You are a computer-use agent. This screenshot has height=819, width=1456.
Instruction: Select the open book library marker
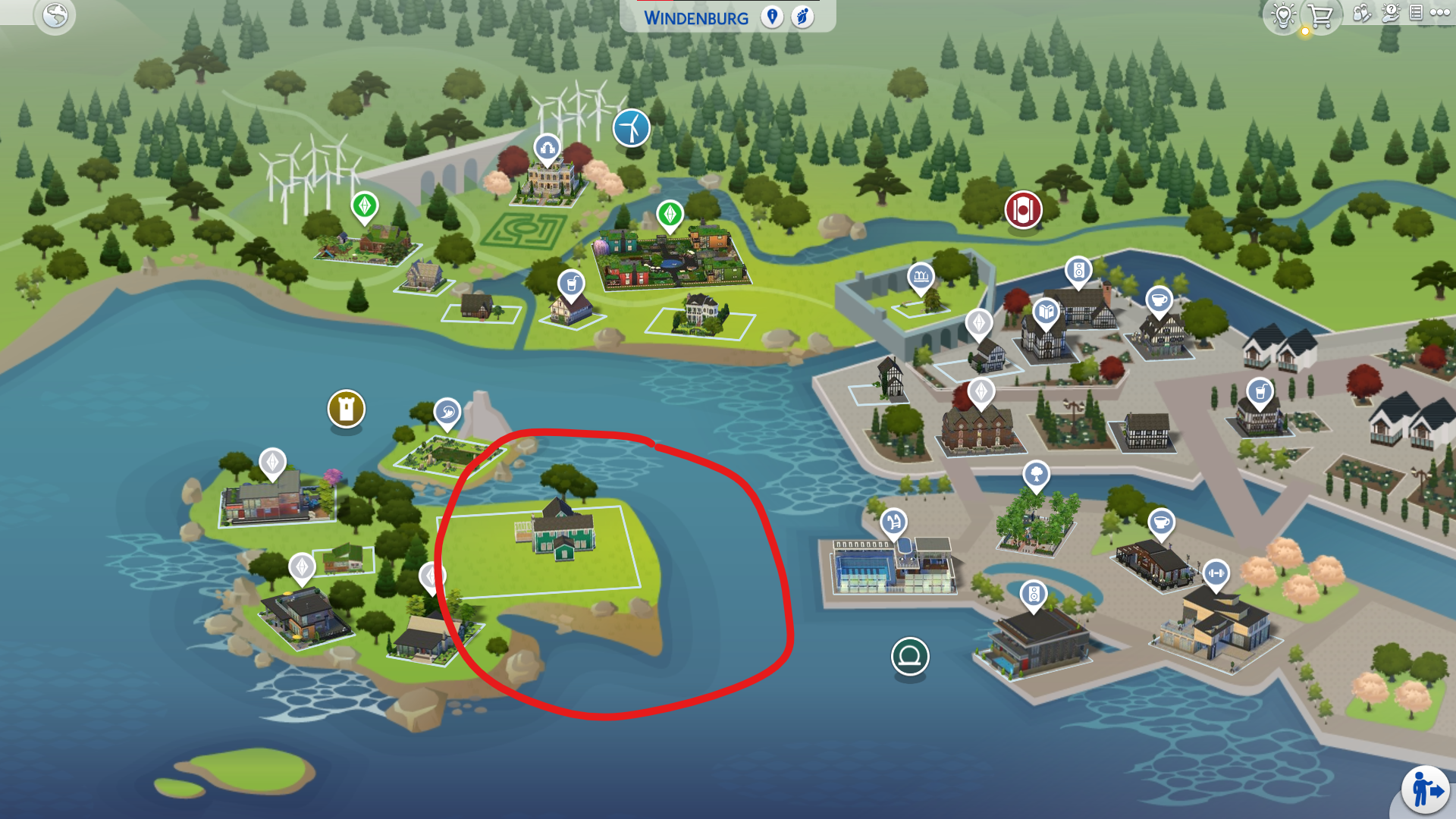tap(1046, 312)
